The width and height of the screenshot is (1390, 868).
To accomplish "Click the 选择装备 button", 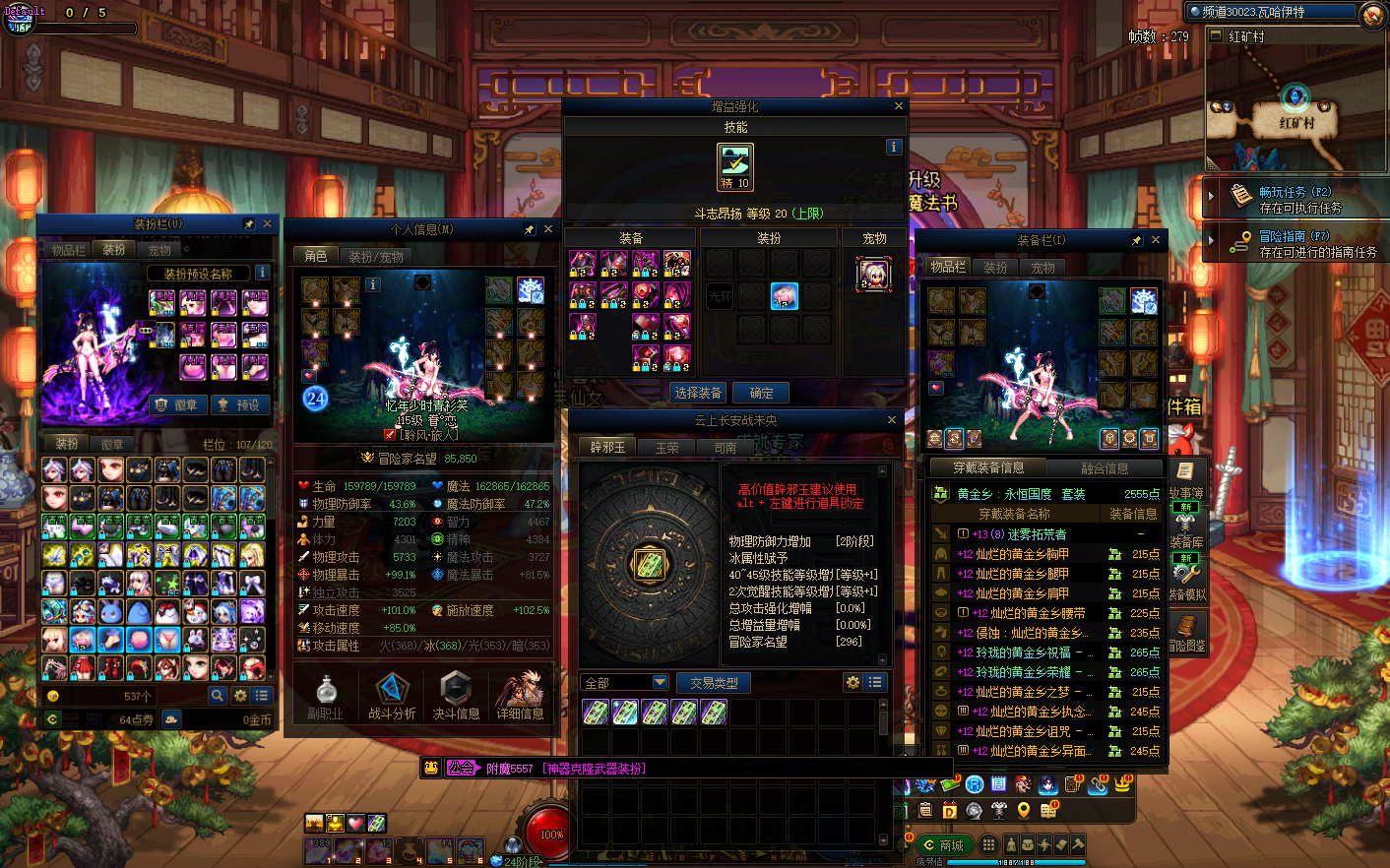I will pos(698,393).
